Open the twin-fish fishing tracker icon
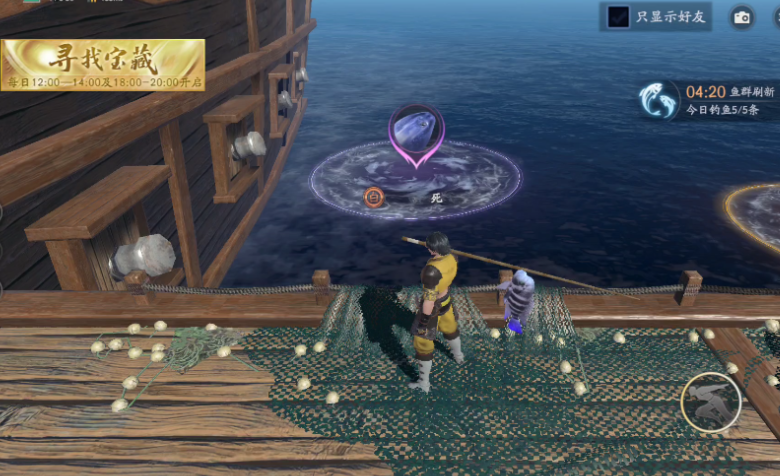The width and height of the screenshot is (780, 476). pos(659,100)
